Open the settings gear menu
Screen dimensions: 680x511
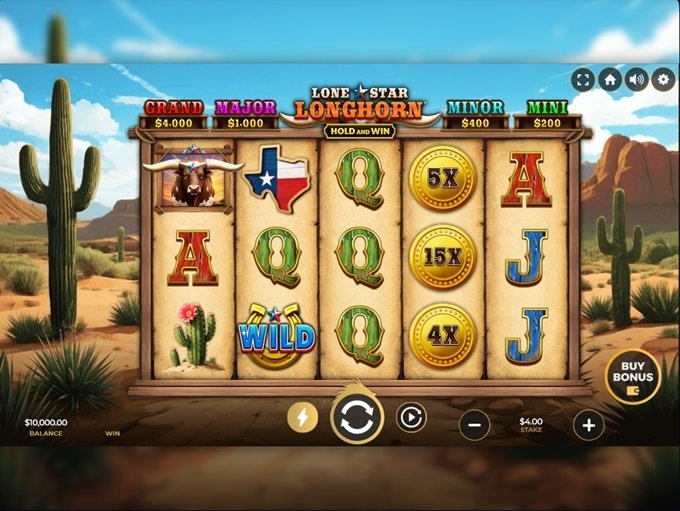(x=663, y=79)
